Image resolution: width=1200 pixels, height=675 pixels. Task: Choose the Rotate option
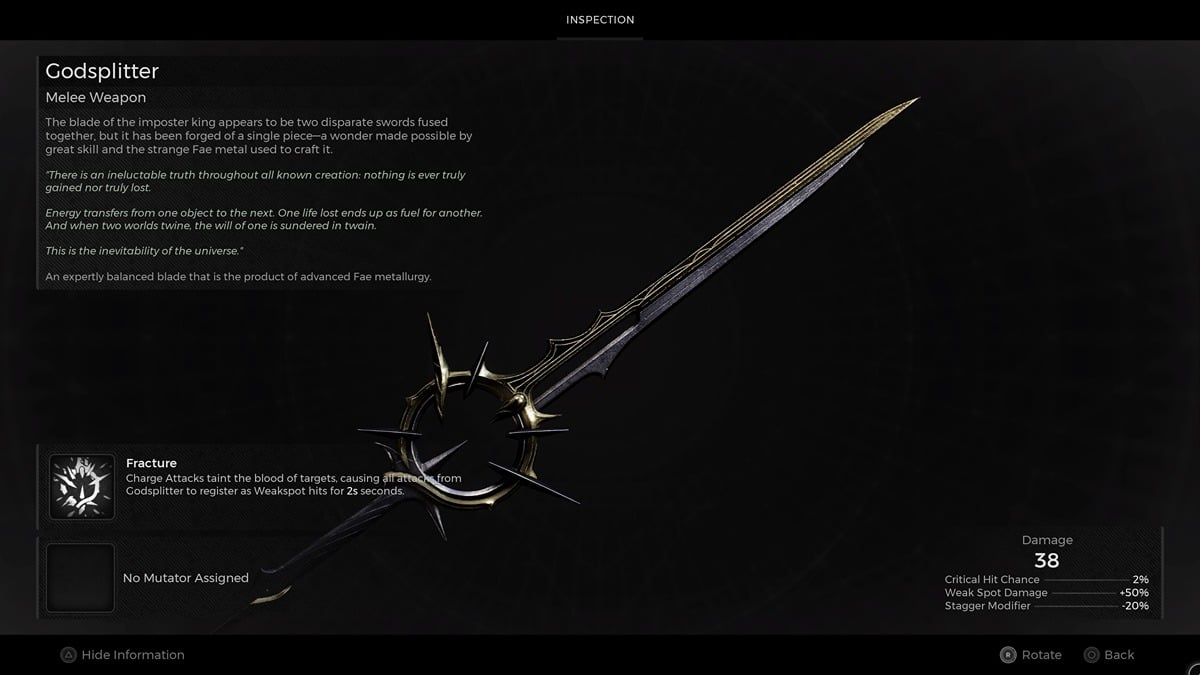1031,655
